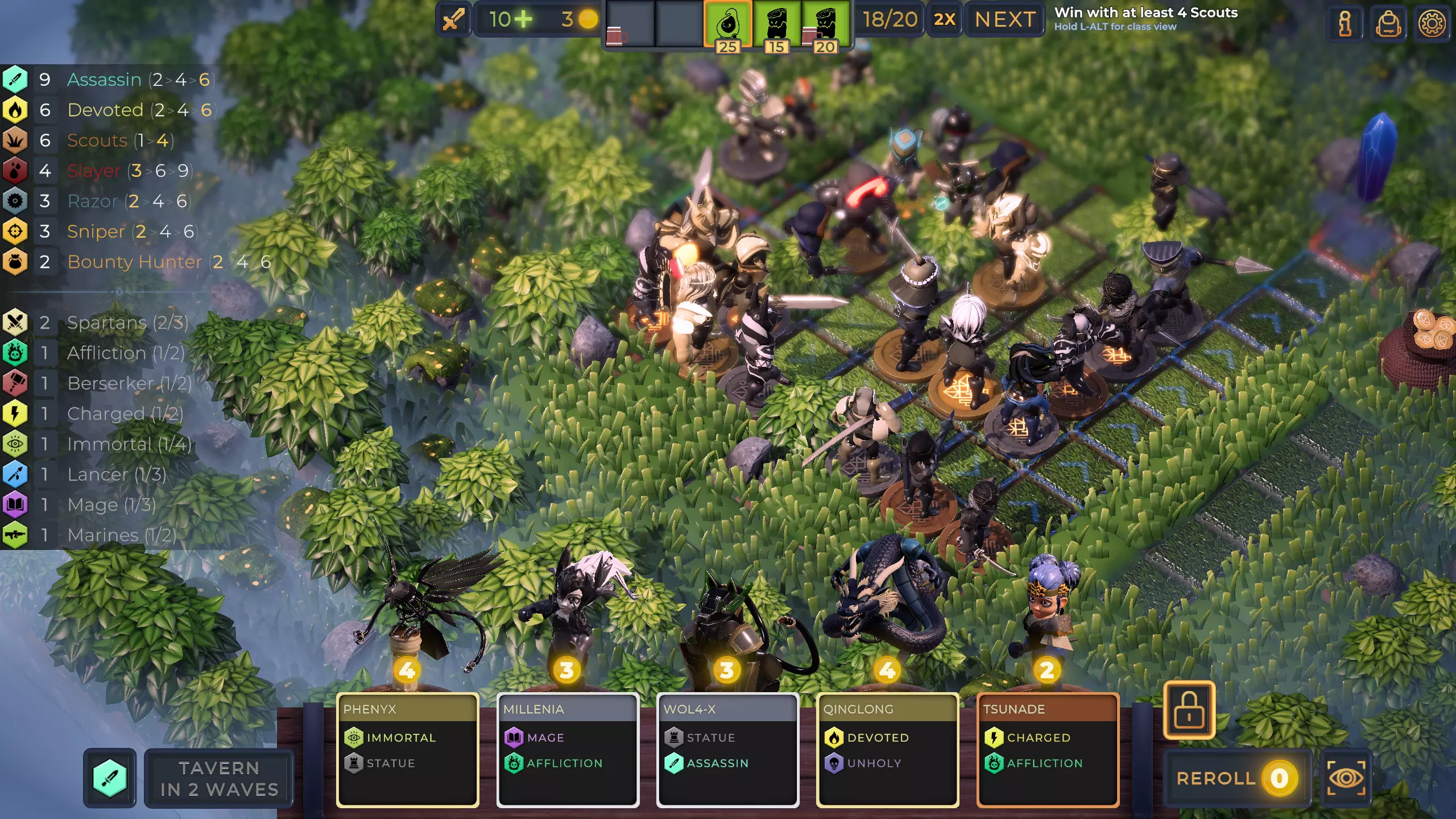The height and width of the screenshot is (819, 1456).
Task: Show the Scouts class synergy
Action: [97, 140]
